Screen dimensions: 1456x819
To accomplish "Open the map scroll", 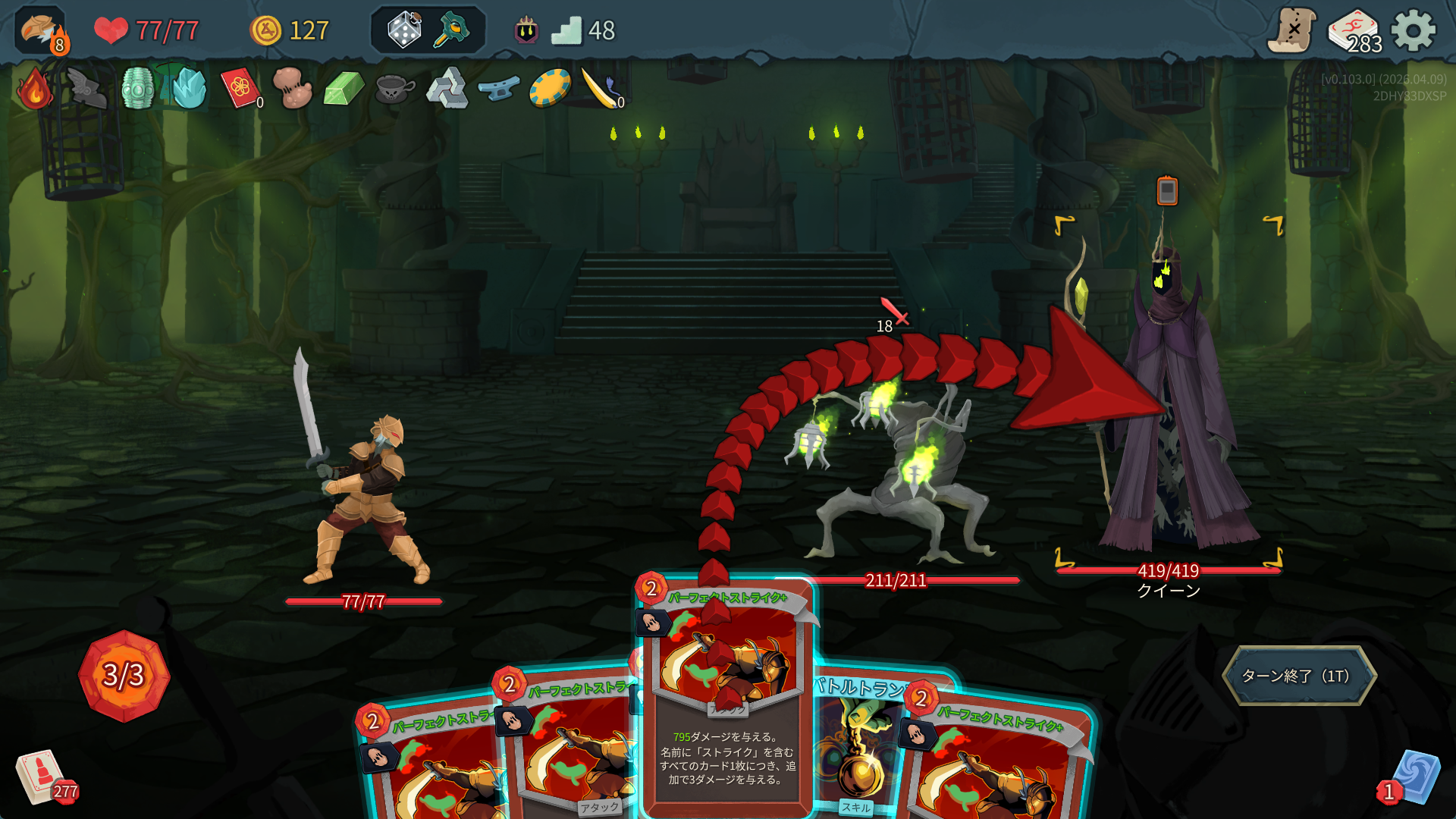I will (1292, 31).
